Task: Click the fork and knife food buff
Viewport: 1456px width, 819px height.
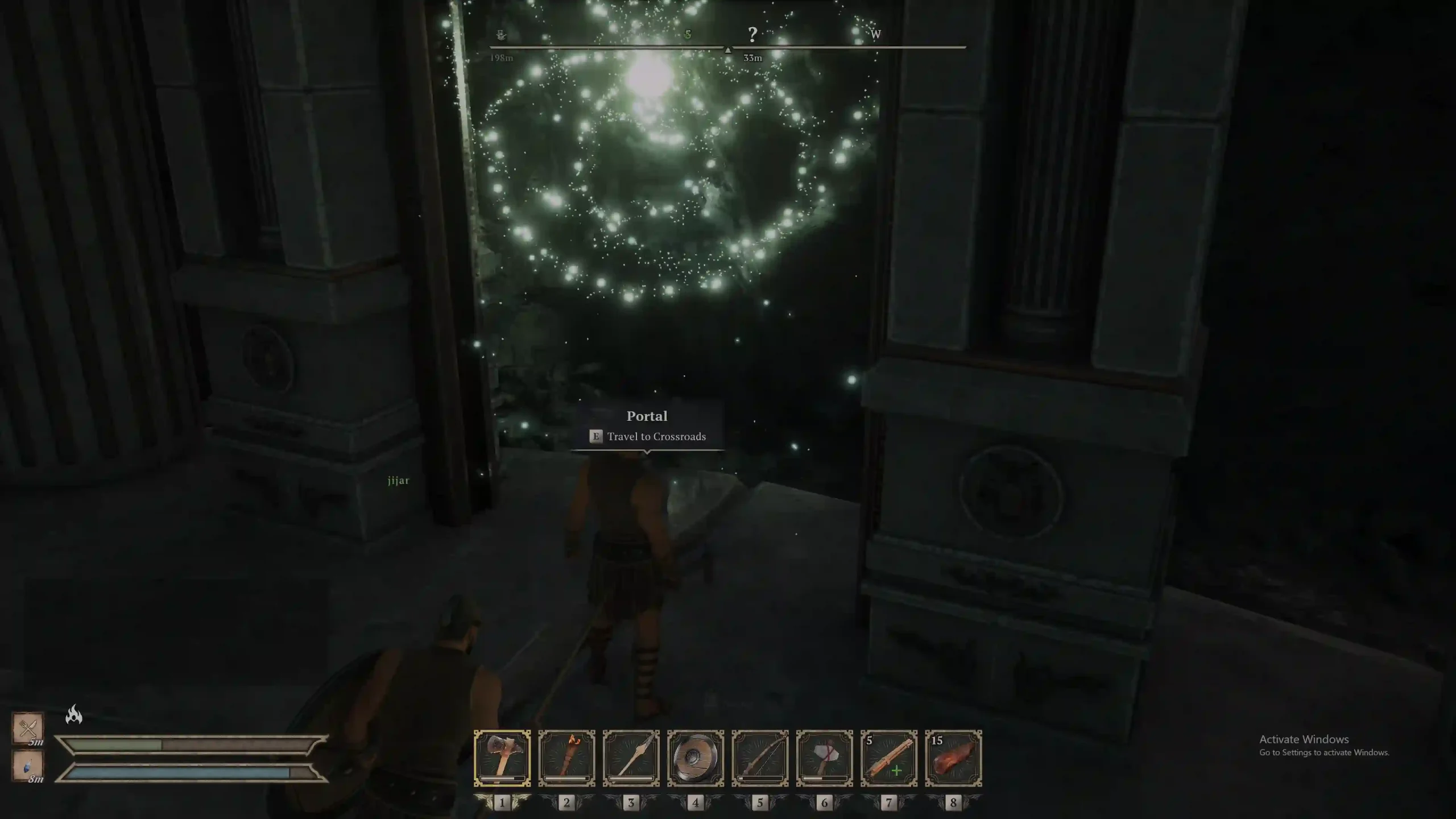Action: click(x=28, y=727)
